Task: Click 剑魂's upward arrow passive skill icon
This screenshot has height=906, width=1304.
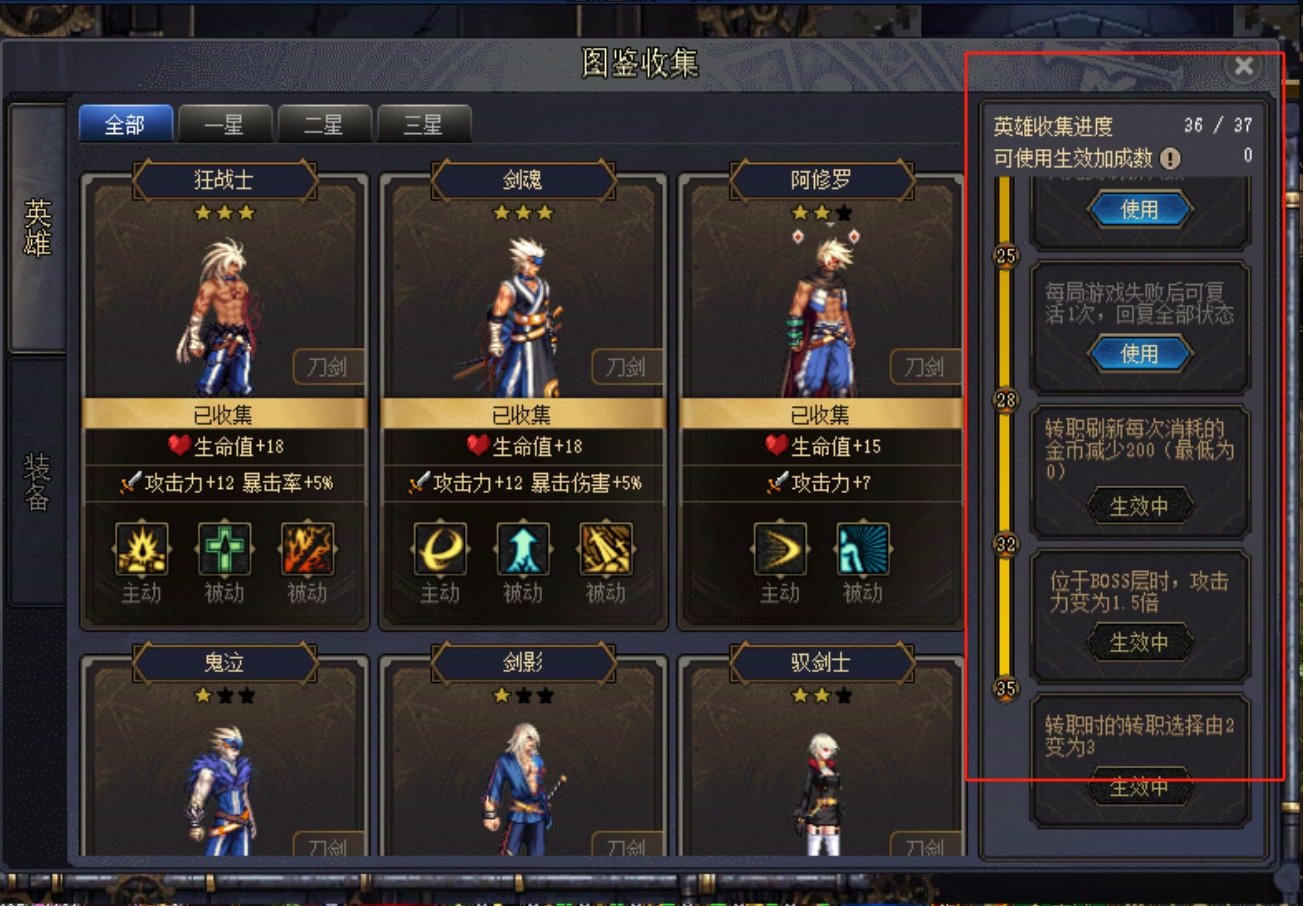Action: pyautogui.click(x=524, y=550)
